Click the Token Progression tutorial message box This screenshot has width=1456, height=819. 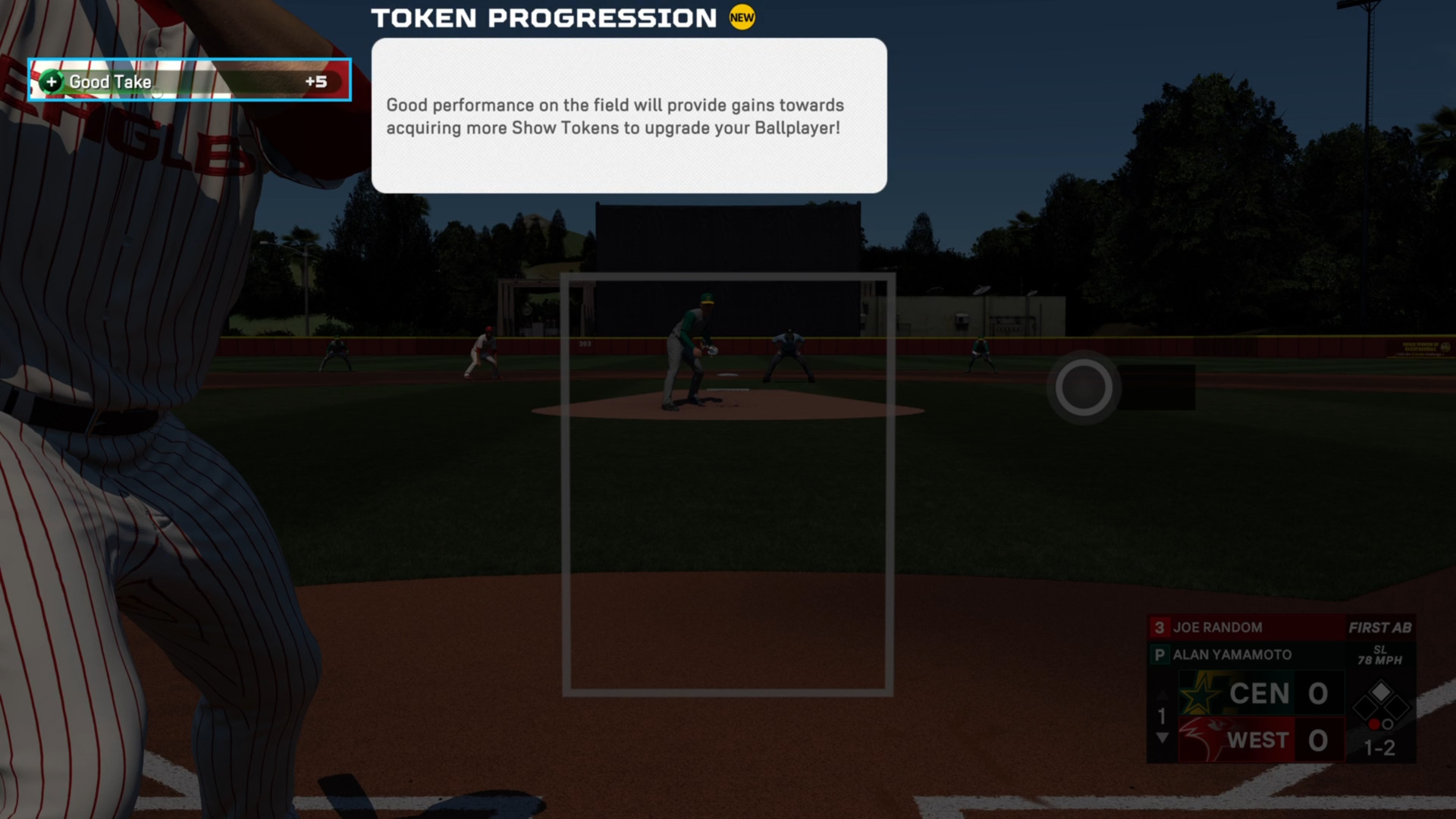pos(629,116)
